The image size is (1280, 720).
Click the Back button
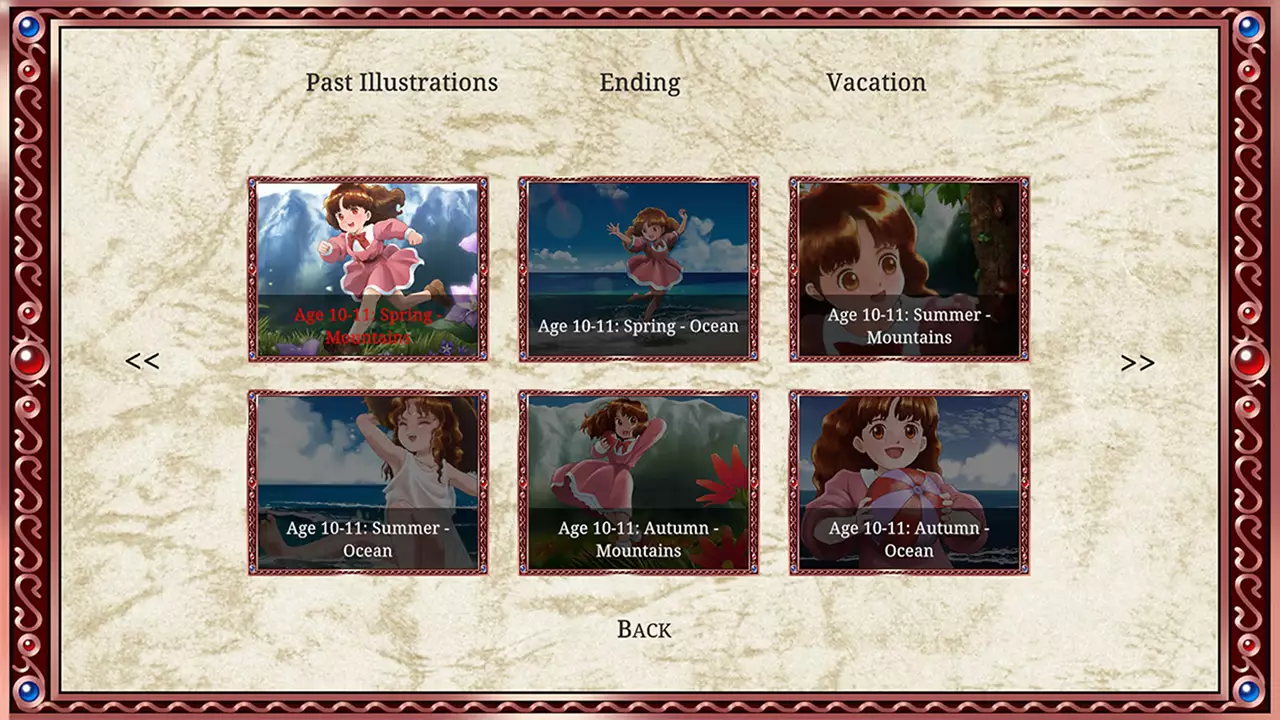pyautogui.click(x=643, y=629)
